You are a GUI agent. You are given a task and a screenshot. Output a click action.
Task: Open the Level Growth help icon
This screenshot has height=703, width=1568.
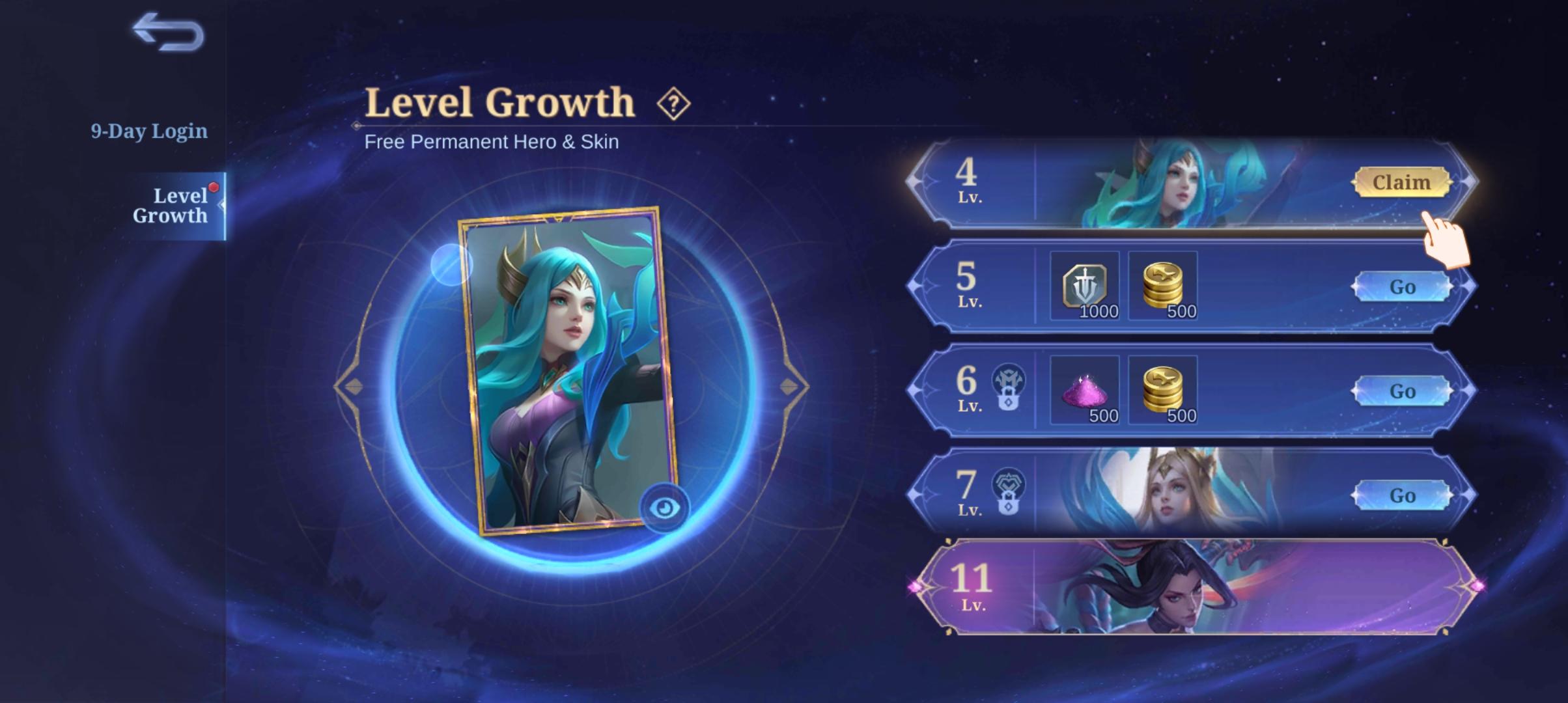coord(674,102)
